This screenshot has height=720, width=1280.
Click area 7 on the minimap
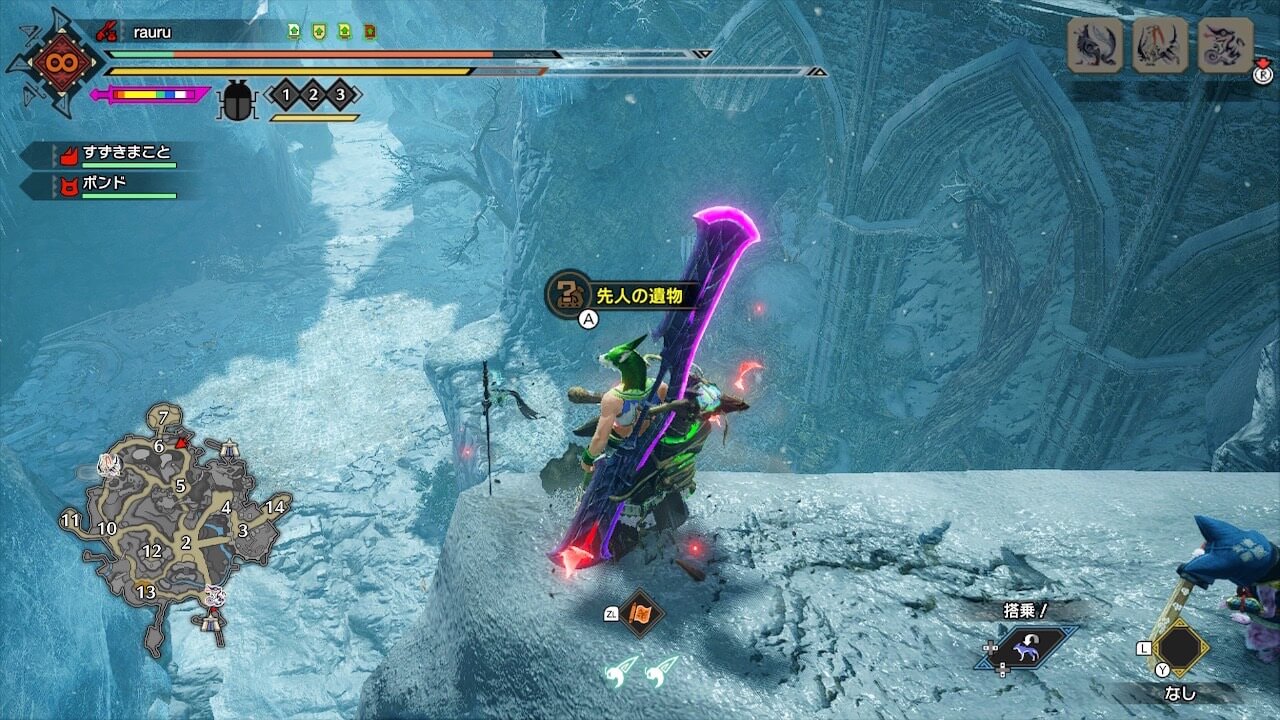164,416
